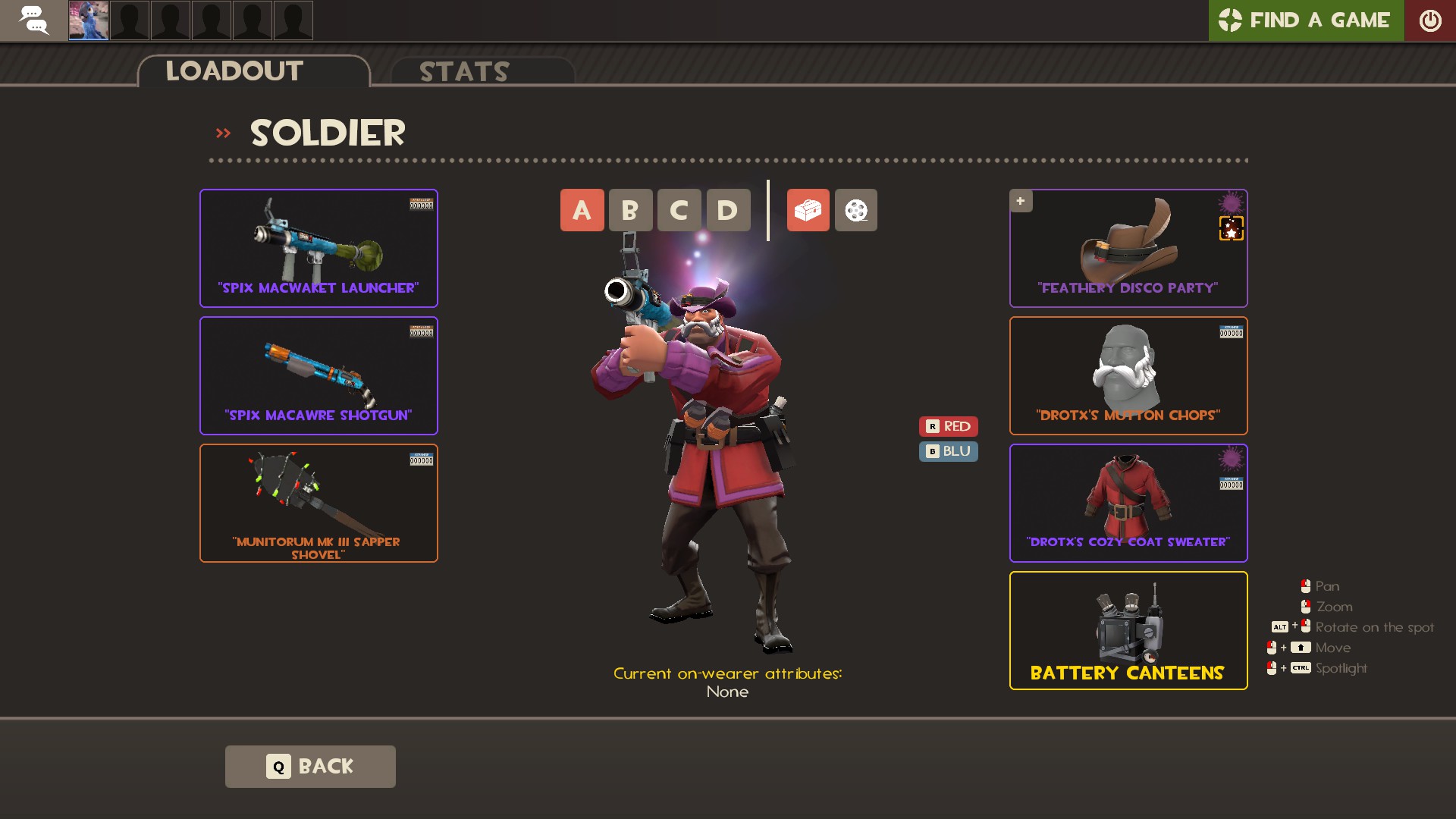The height and width of the screenshot is (819, 1456).
Task: Switch the model preview to BLU team
Action: 948,451
